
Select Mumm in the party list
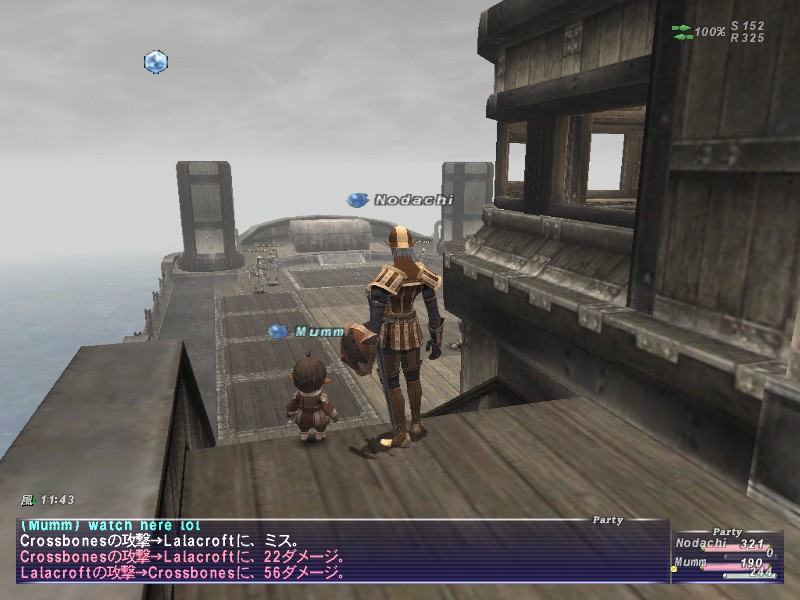click(694, 563)
